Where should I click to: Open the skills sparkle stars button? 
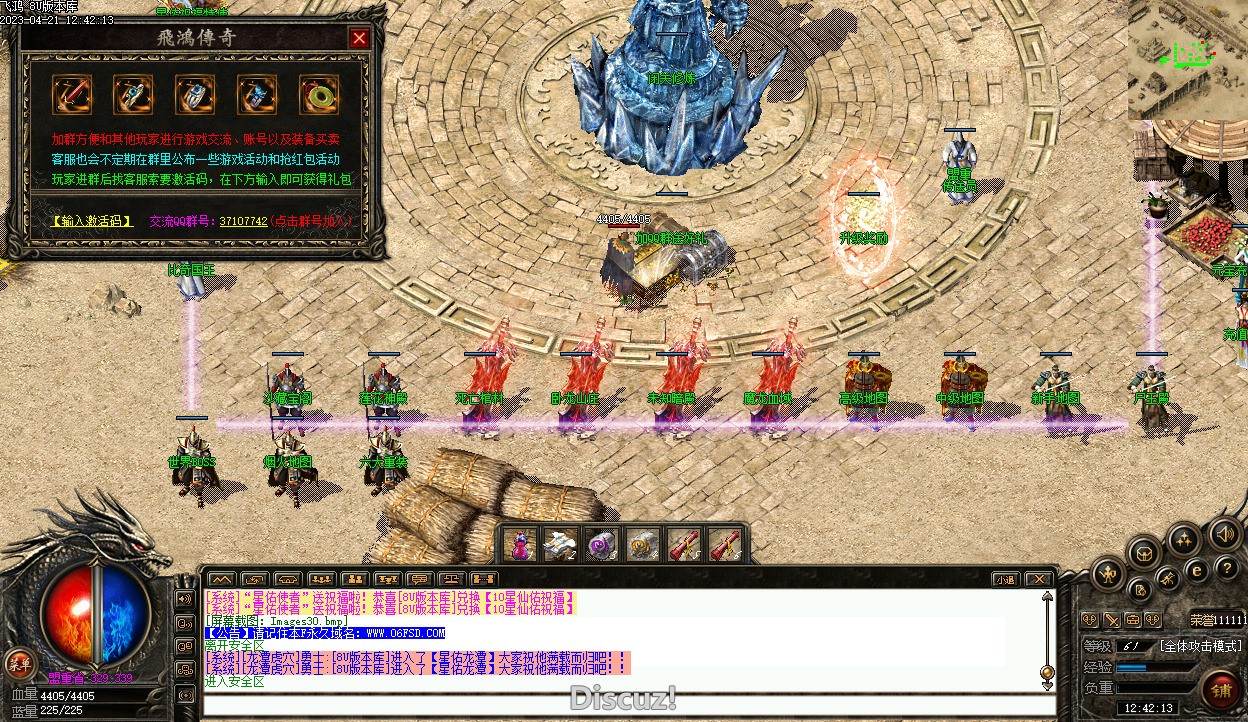(x=1185, y=541)
